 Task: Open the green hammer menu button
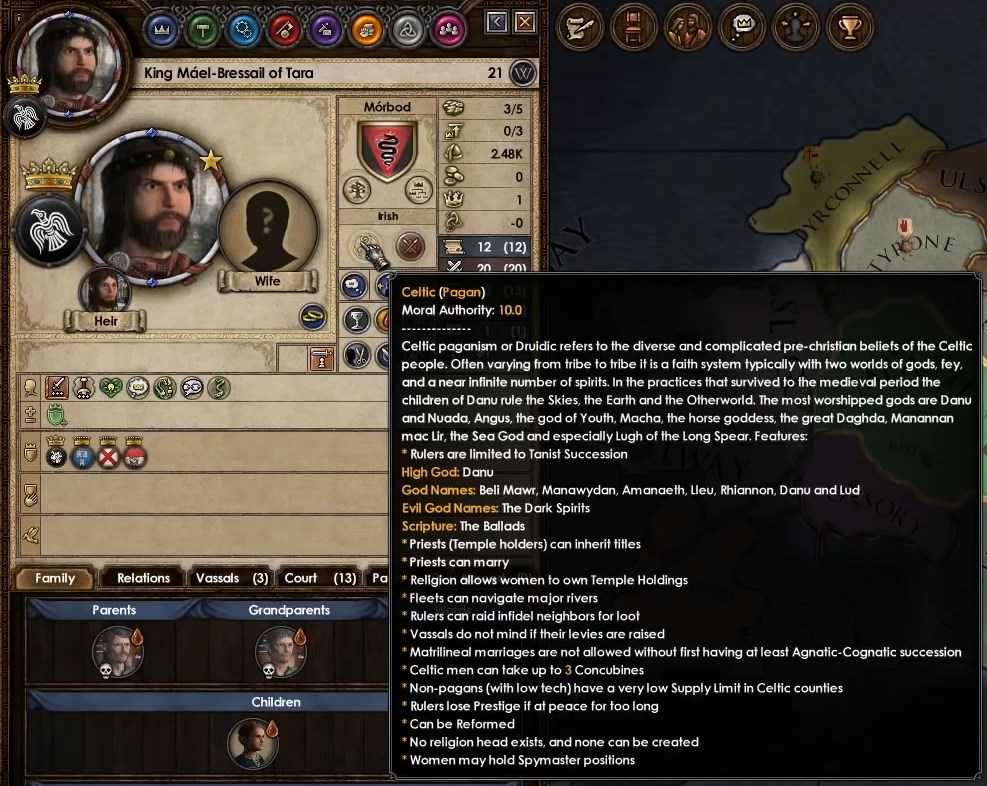pyautogui.click(x=203, y=28)
